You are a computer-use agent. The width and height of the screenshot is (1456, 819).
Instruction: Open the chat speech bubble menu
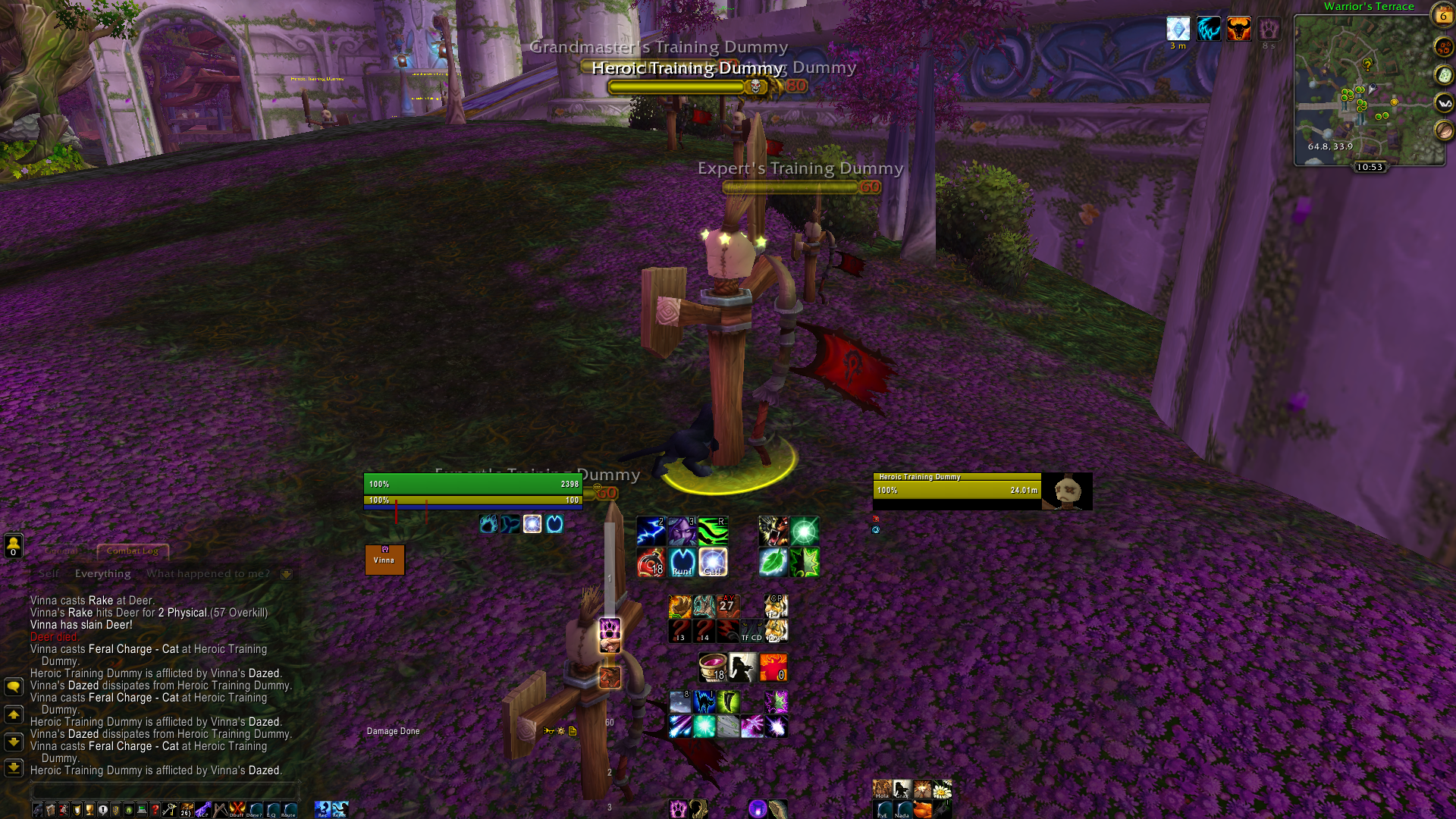[x=13, y=686]
